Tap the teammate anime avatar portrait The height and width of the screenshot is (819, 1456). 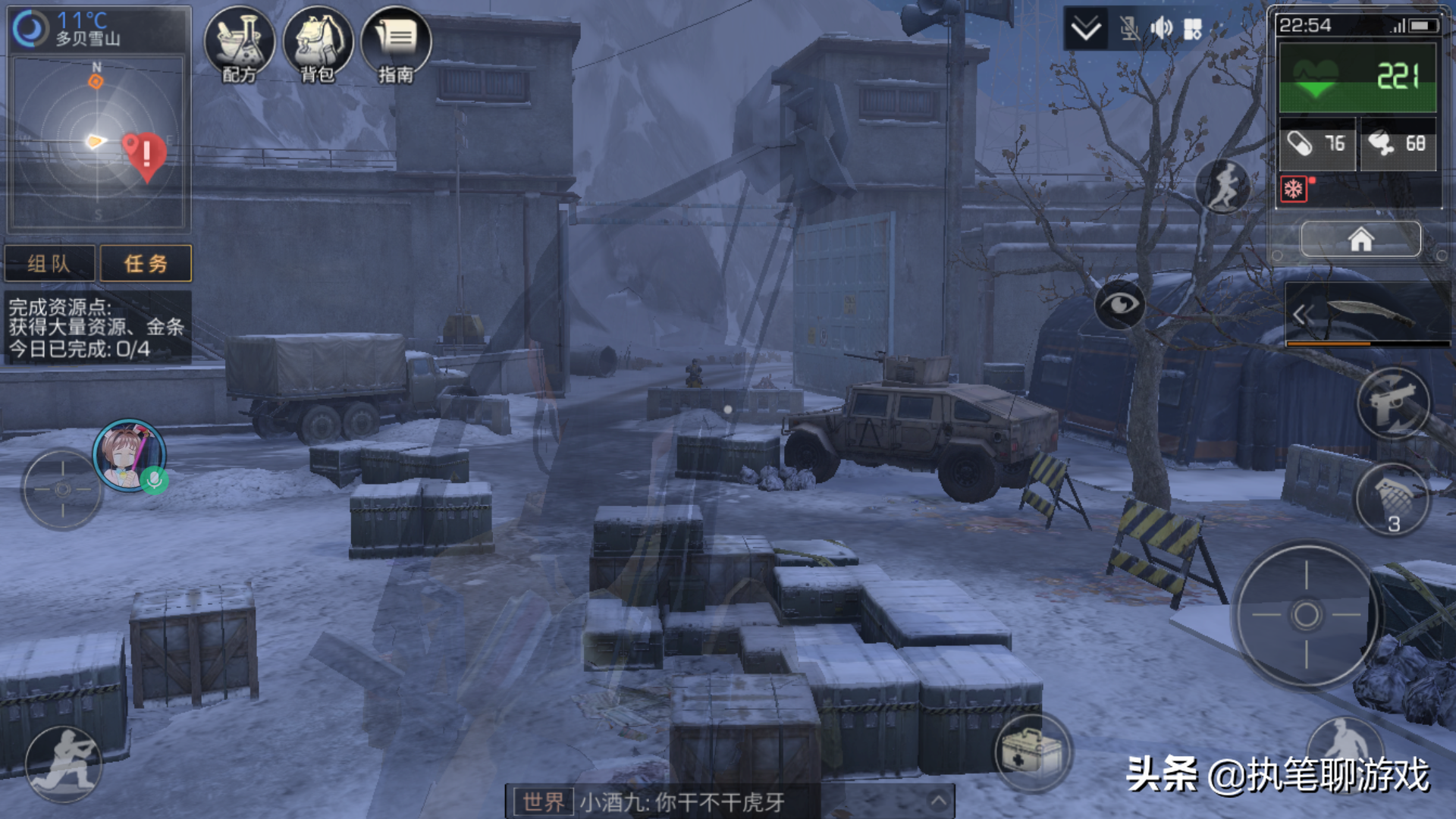click(128, 455)
